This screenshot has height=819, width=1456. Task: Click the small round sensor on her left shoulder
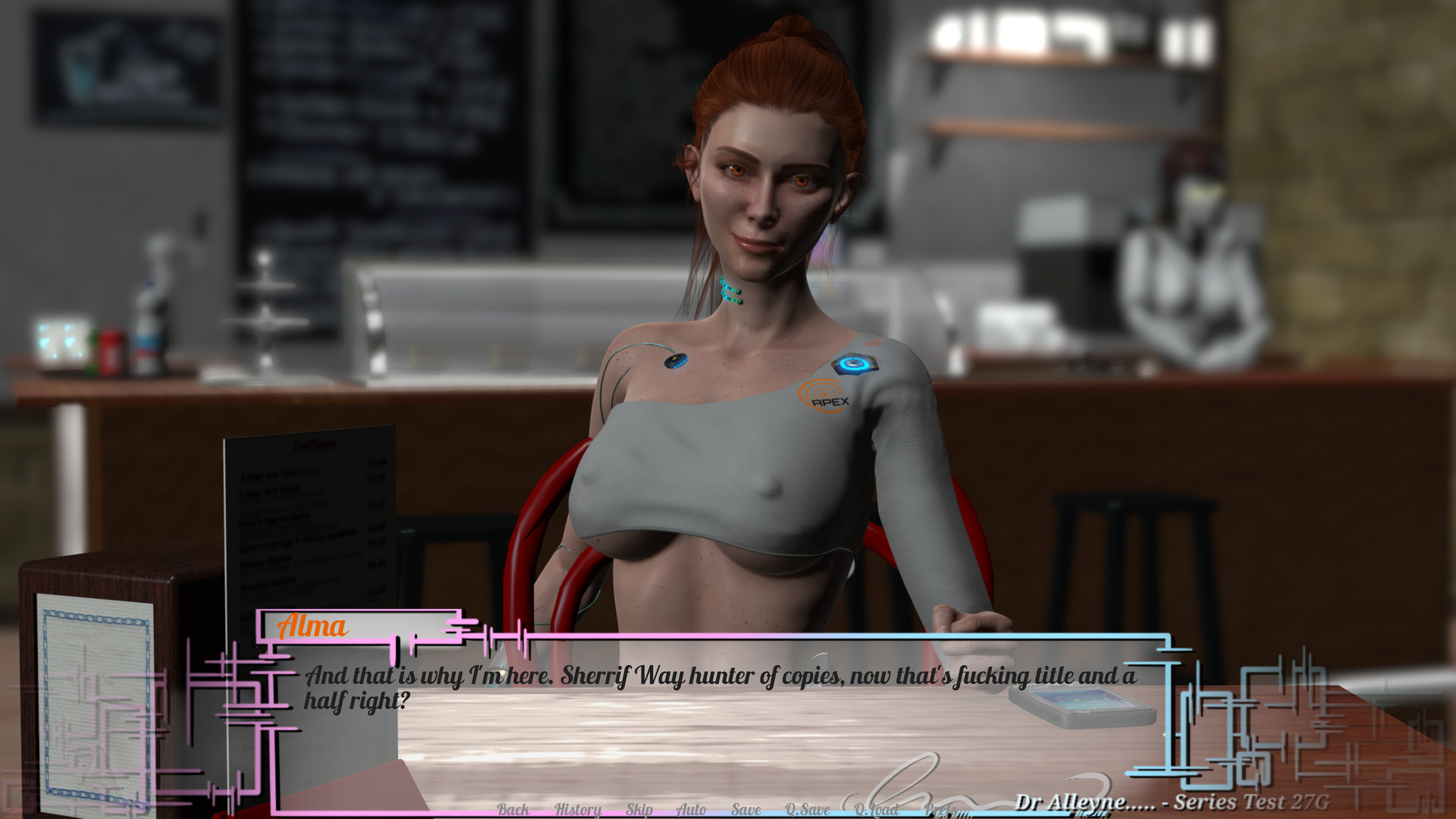coord(677,361)
